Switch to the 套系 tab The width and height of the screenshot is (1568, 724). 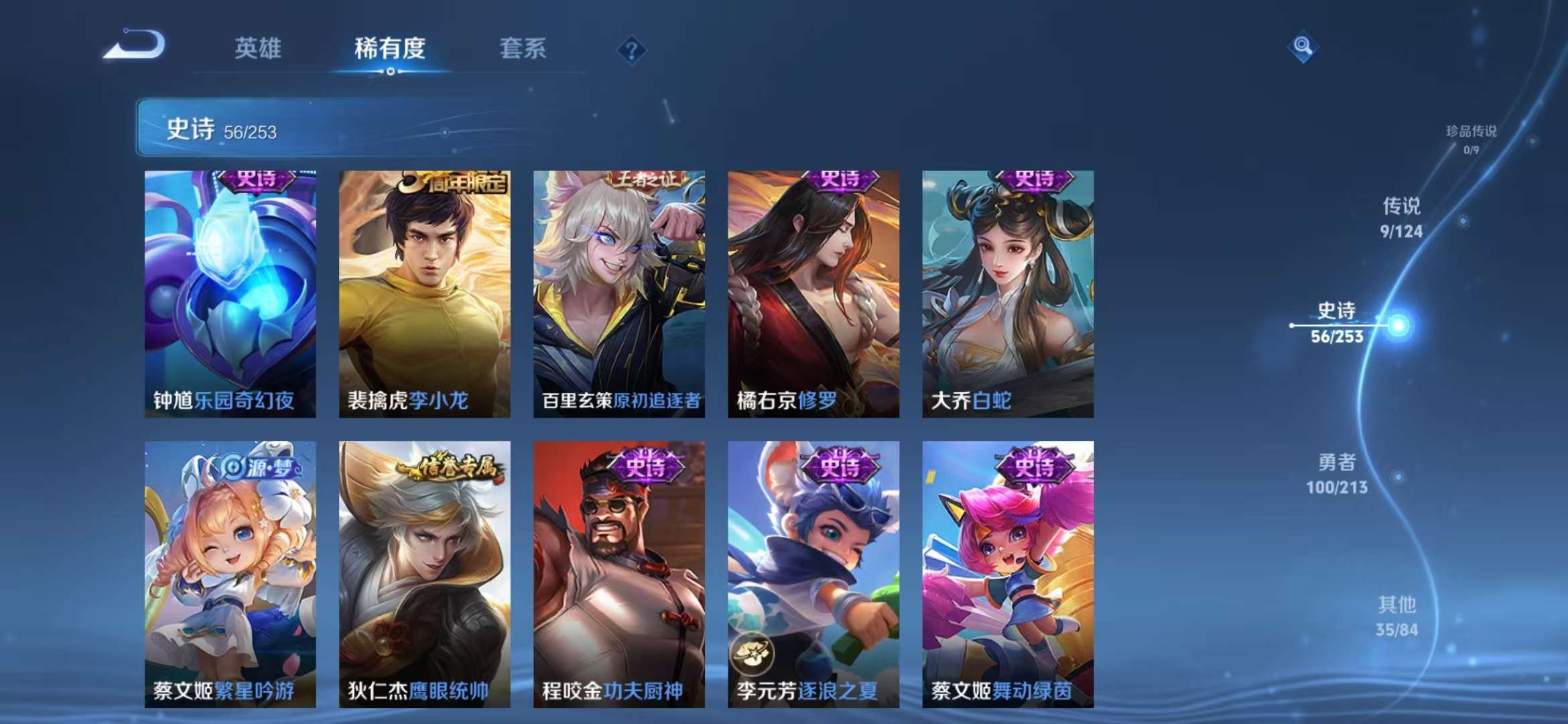[x=521, y=48]
